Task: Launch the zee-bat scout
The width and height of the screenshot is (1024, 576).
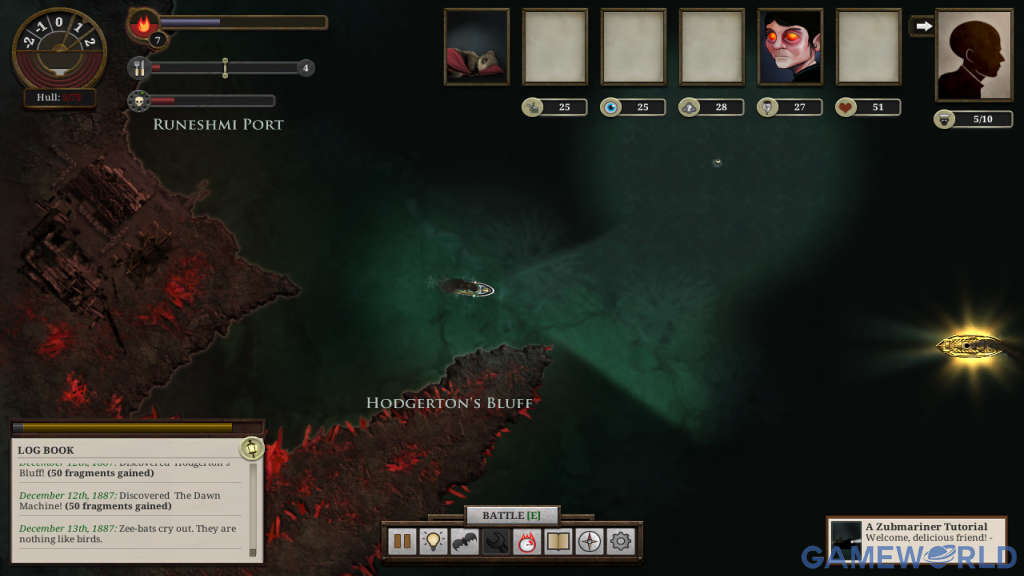Action: 464,541
